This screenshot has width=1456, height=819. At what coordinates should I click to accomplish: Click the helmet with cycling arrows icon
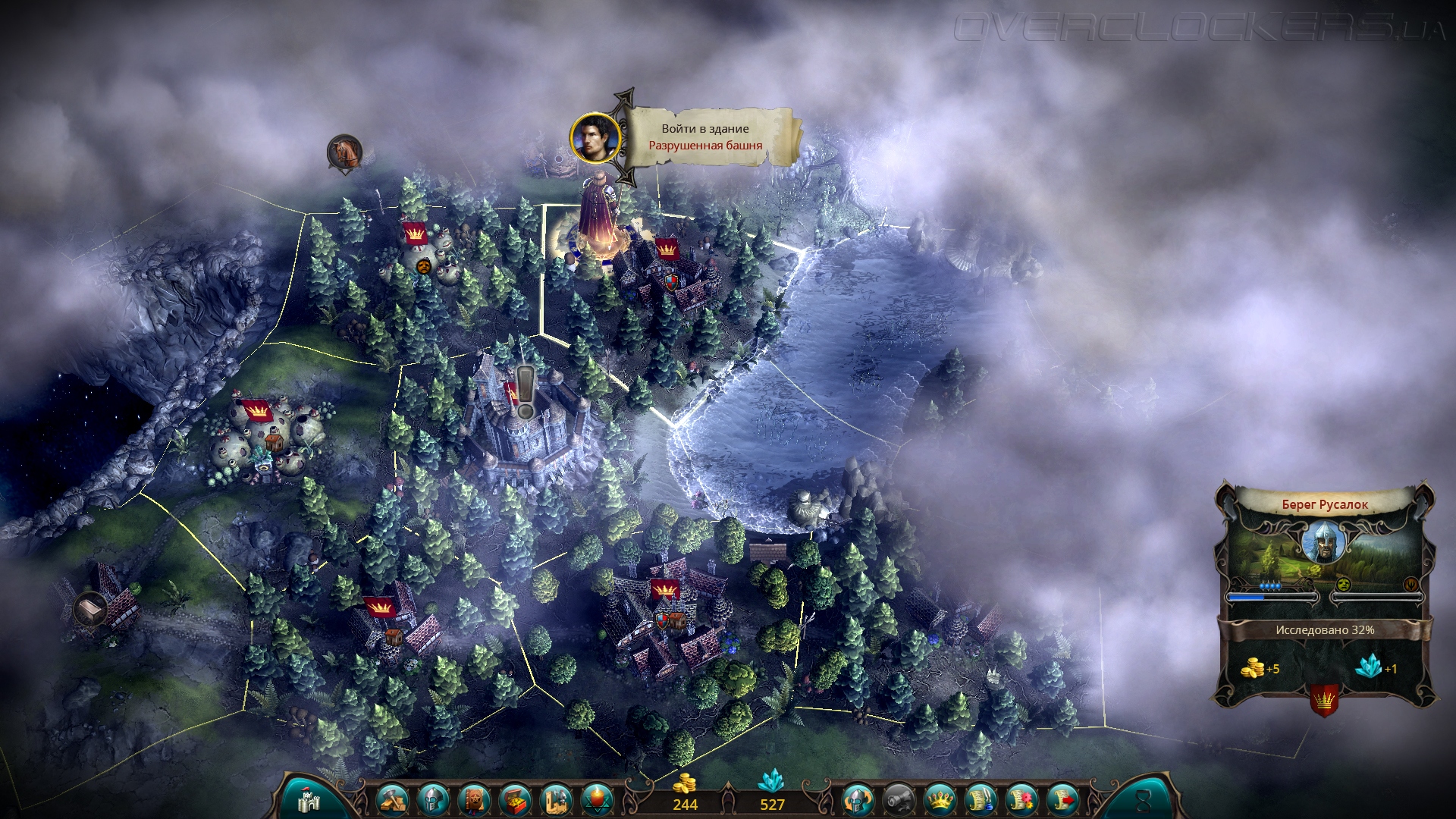(x=858, y=800)
